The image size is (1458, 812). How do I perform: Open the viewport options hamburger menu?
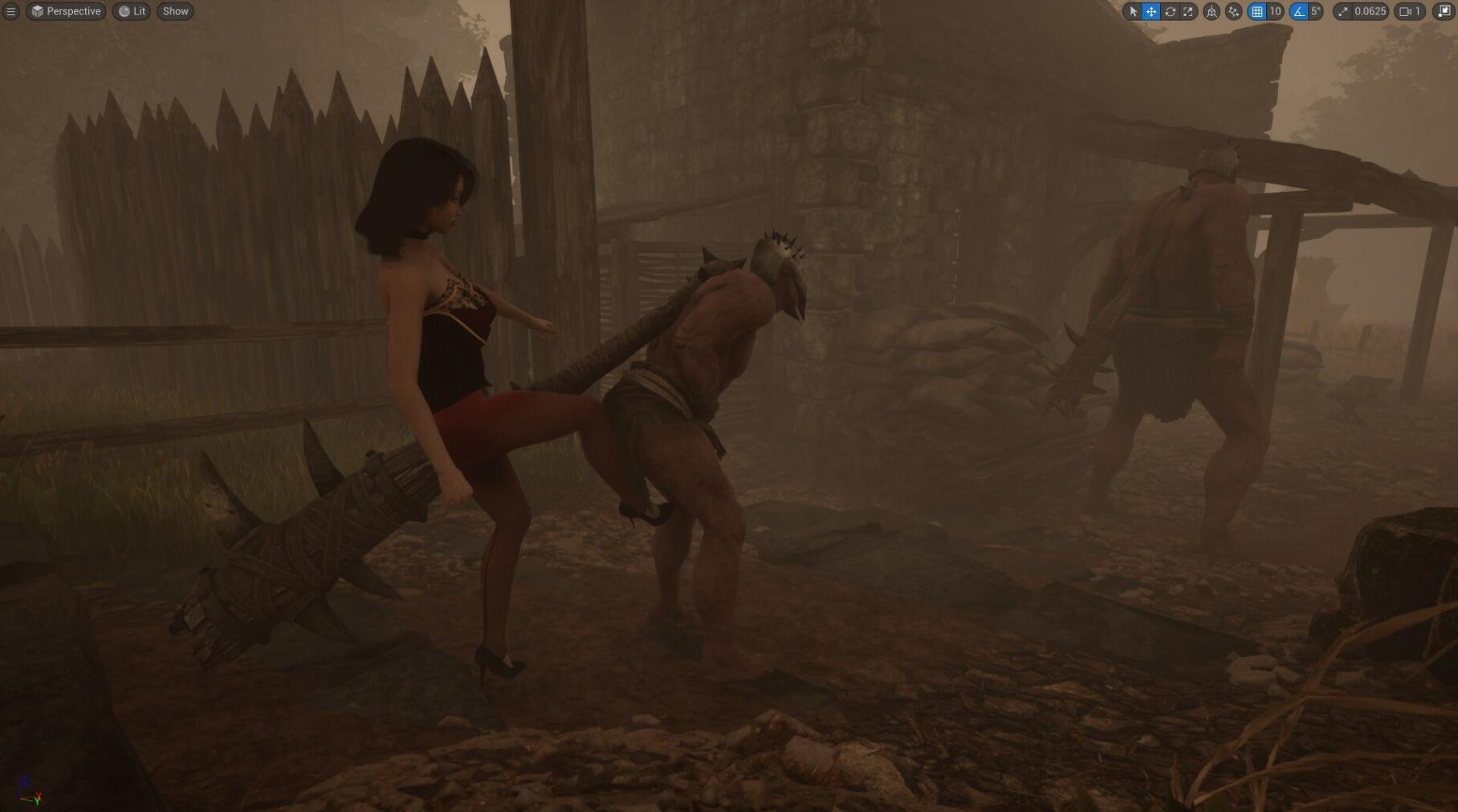point(10,11)
